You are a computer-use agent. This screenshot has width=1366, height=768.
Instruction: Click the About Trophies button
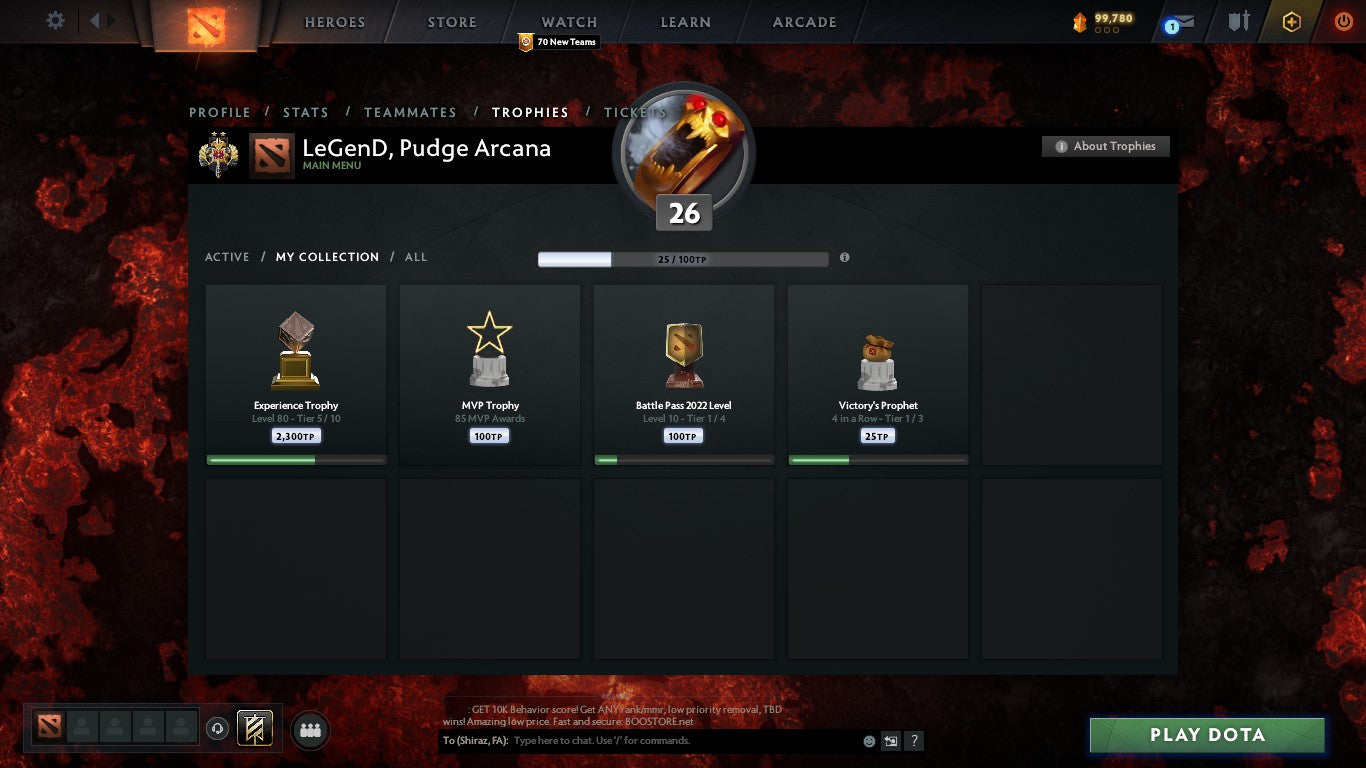[x=1105, y=146]
